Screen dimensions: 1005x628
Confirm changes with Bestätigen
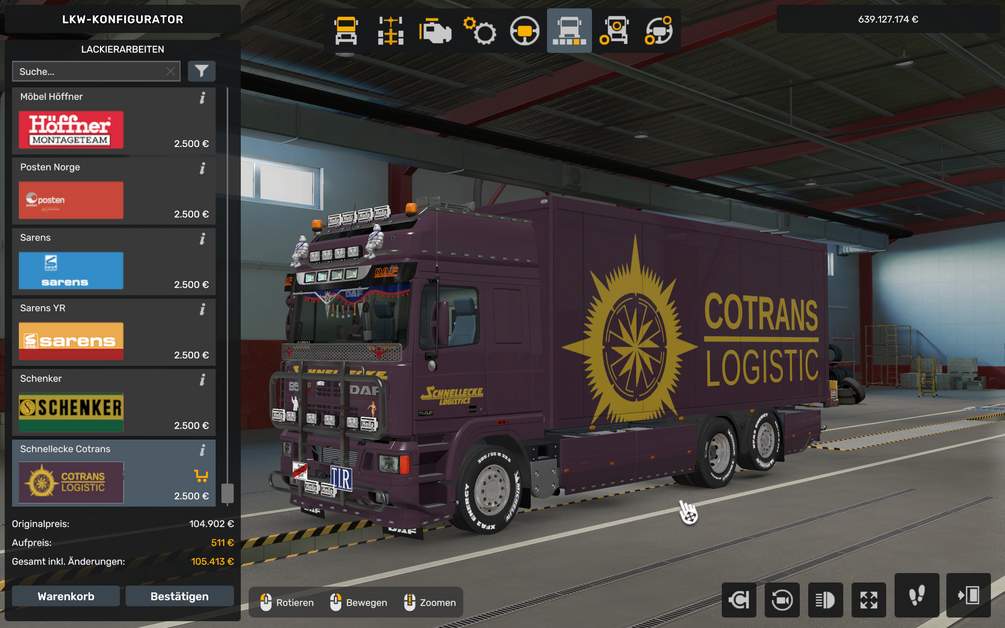pyautogui.click(x=180, y=597)
